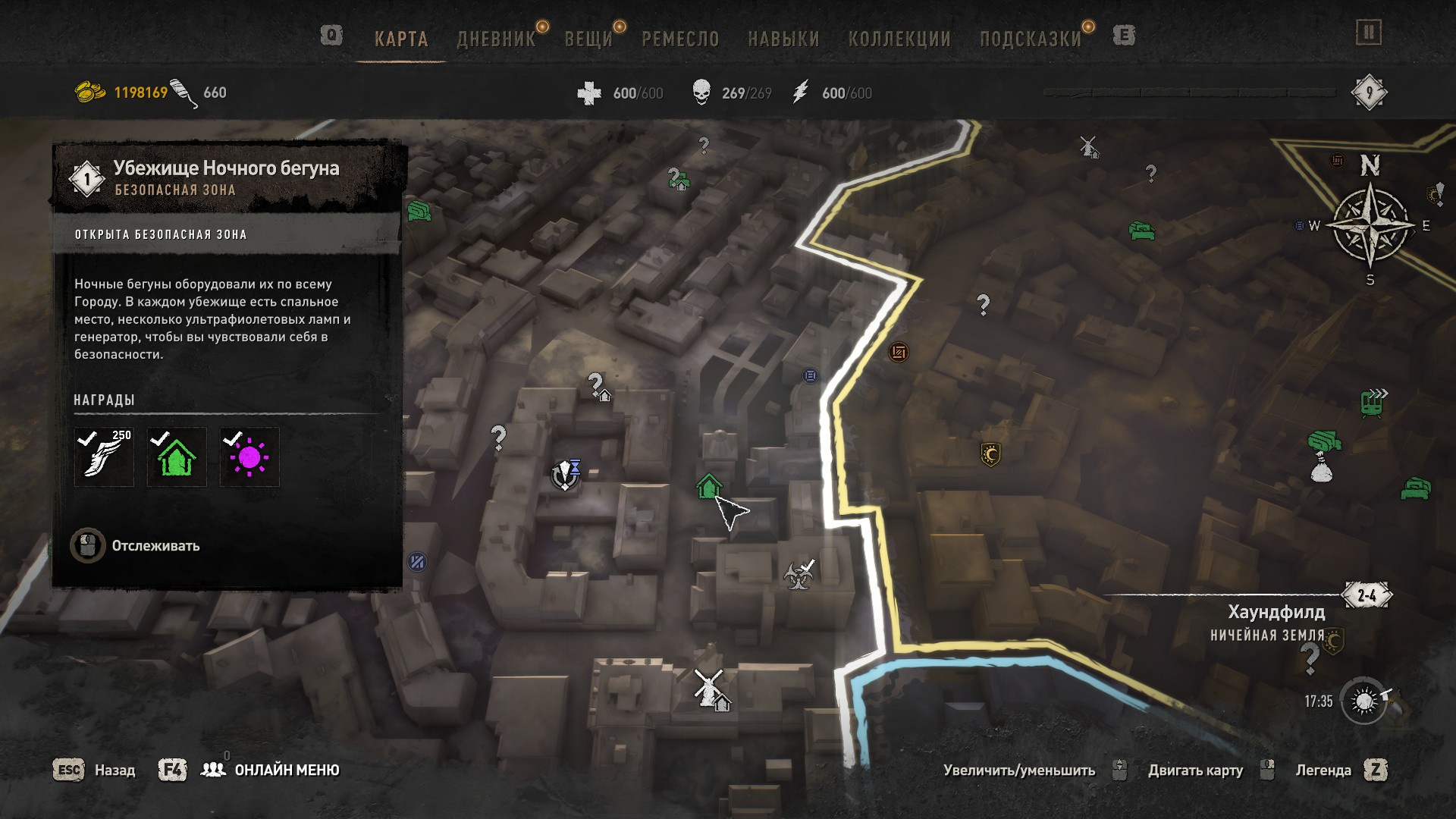
Task: Switch to the РЕМЕСЛО crafting tab
Action: click(x=680, y=39)
